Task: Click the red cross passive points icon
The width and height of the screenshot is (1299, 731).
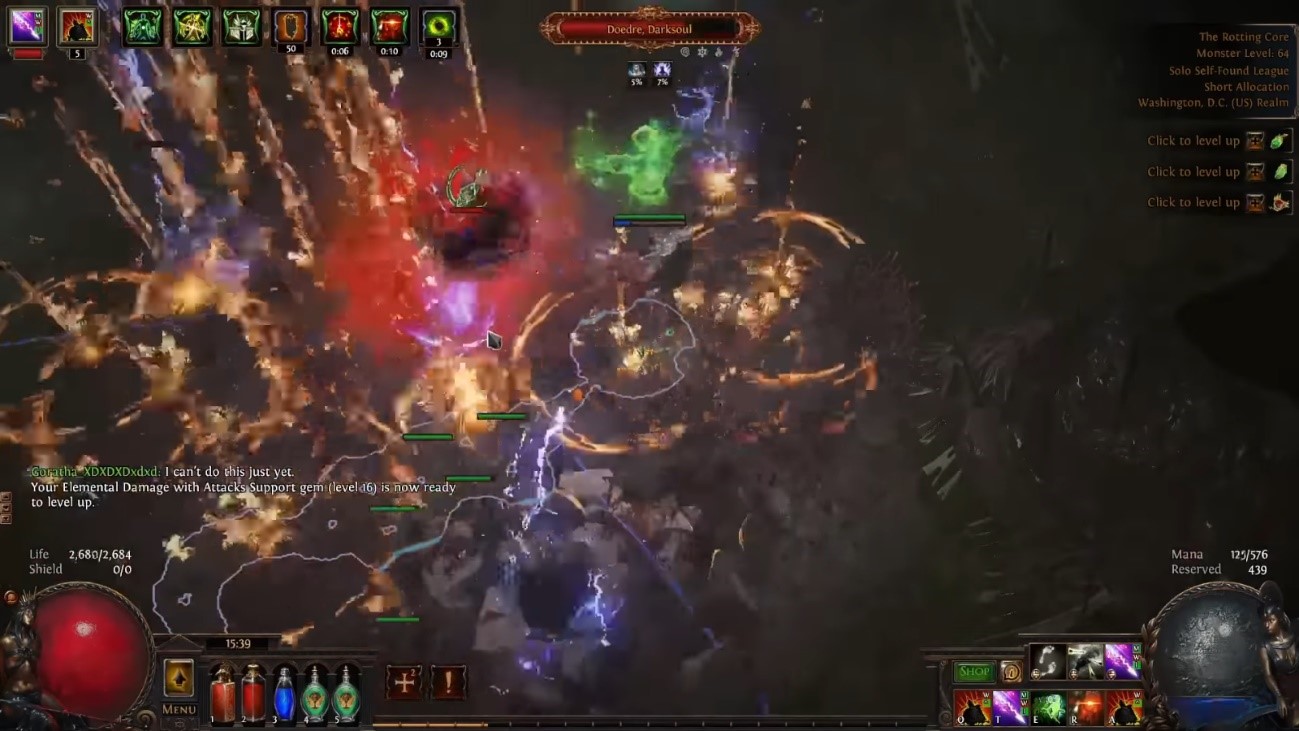Action: click(x=404, y=683)
